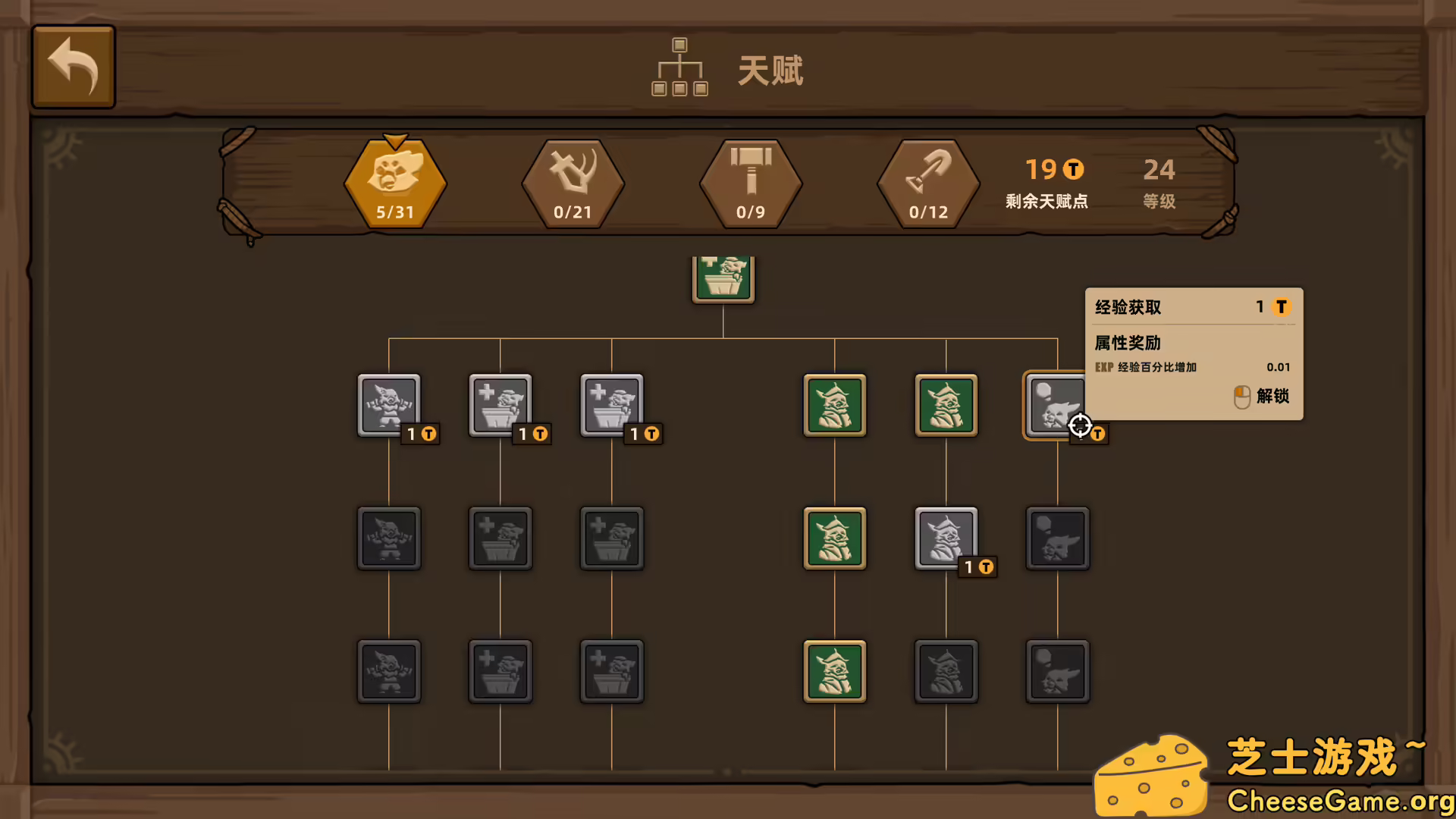Select the silver goblin node with 1T cost
Viewport: 1456px width, 819px height.
tap(946, 539)
